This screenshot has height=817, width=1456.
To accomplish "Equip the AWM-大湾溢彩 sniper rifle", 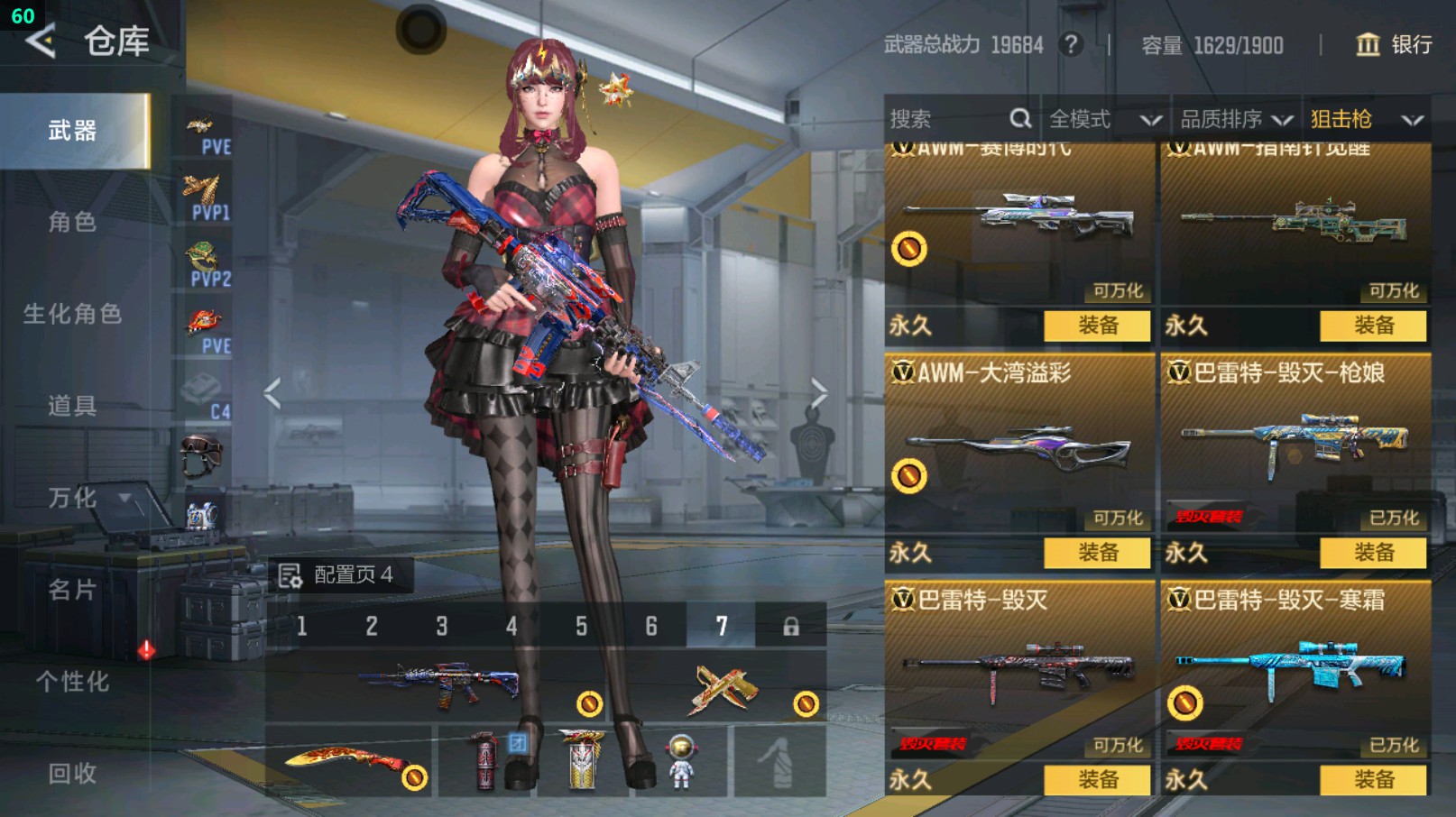I will tap(1097, 552).
